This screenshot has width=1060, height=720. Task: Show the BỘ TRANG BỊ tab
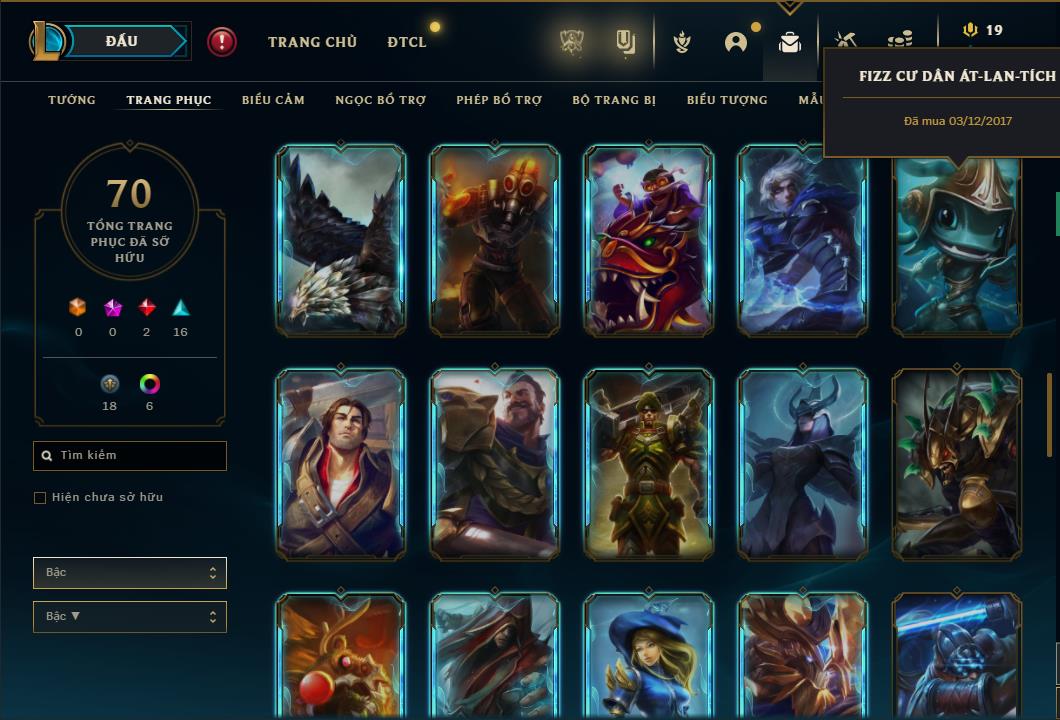click(x=614, y=100)
